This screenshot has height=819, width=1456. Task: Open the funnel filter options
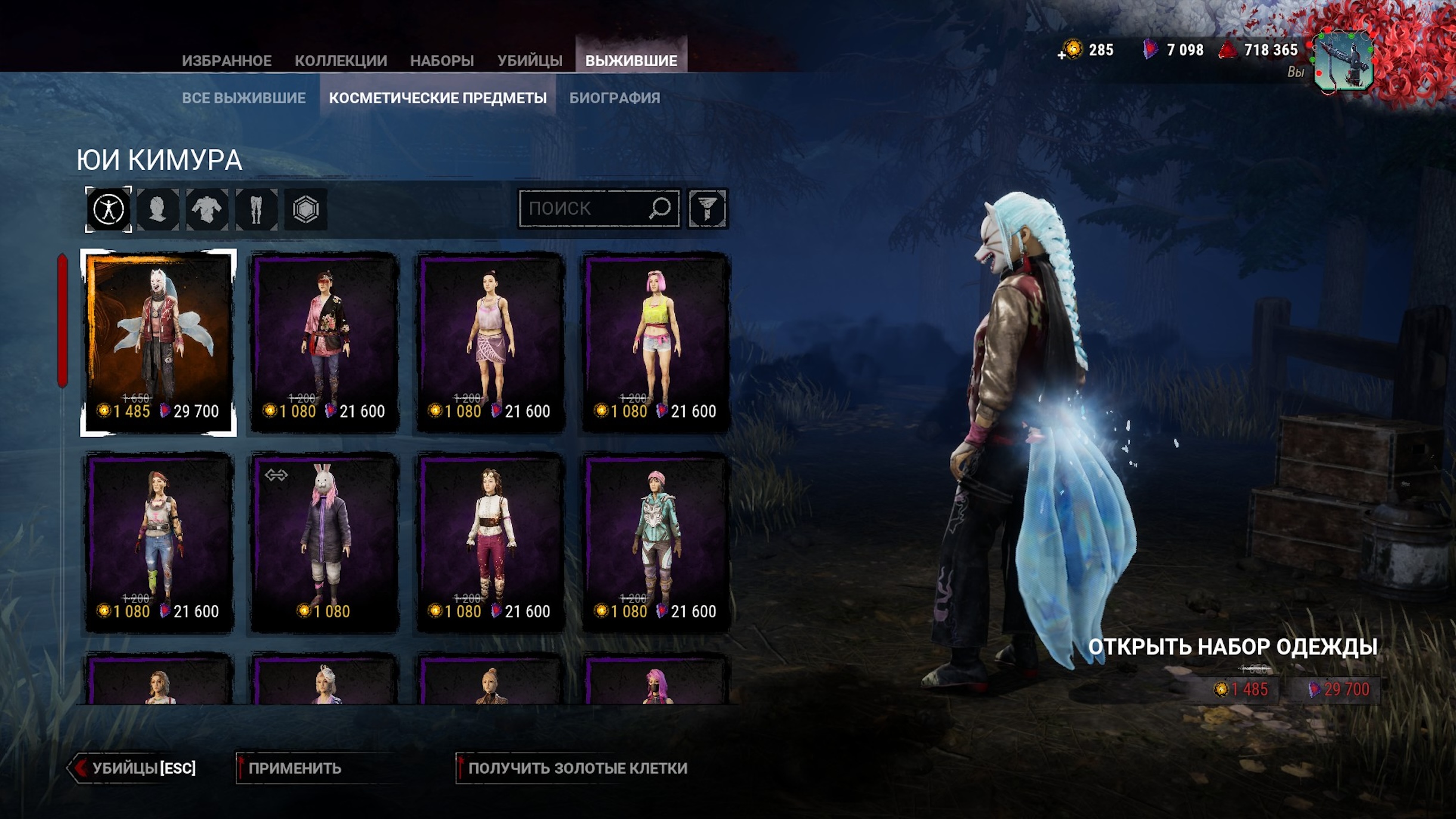pyautogui.click(x=707, y=209)
